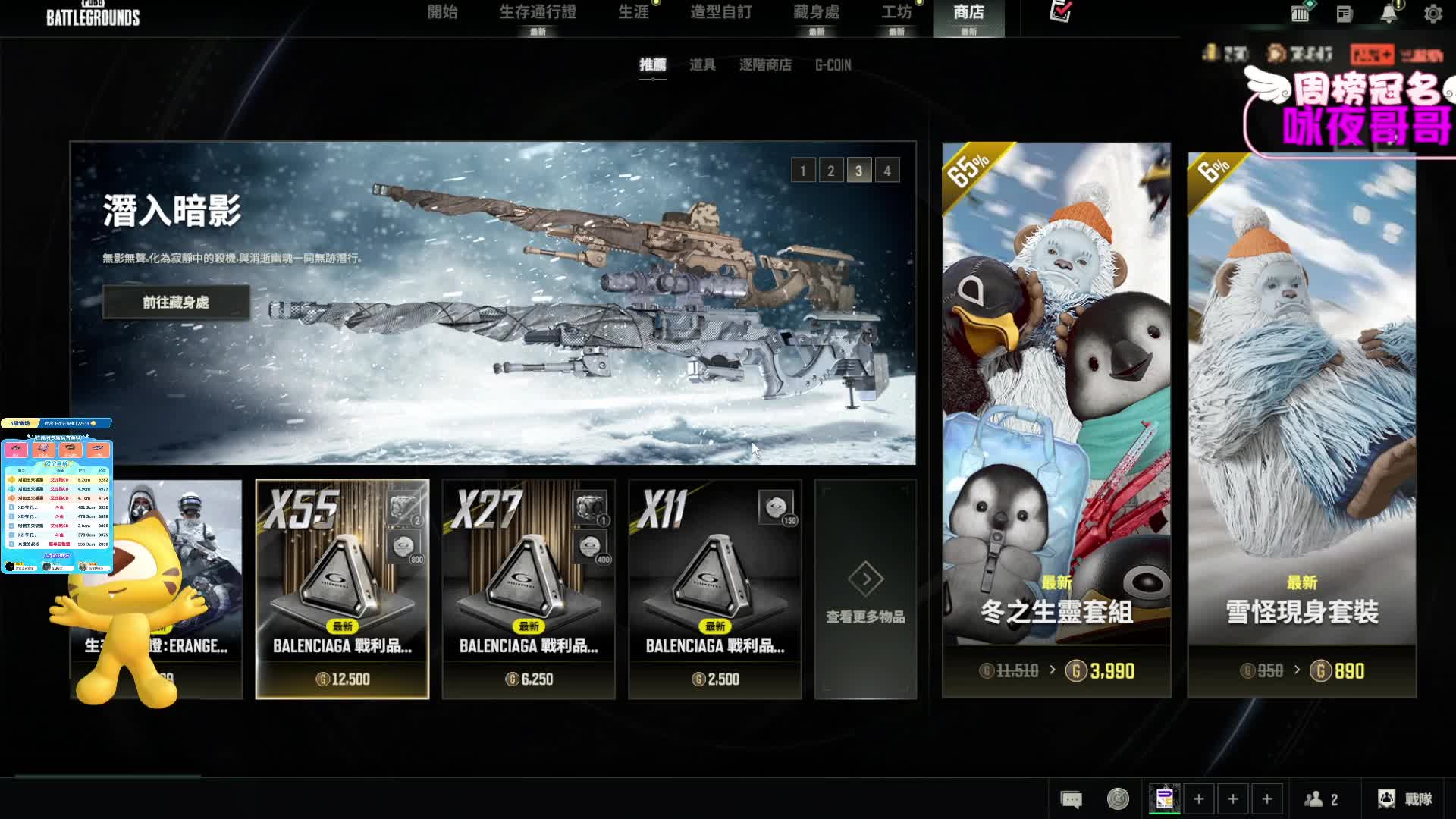The width and height of the screenshot is (1456, 819).
Task: Open the 生涯 career tab
Action: pos(633,13)
